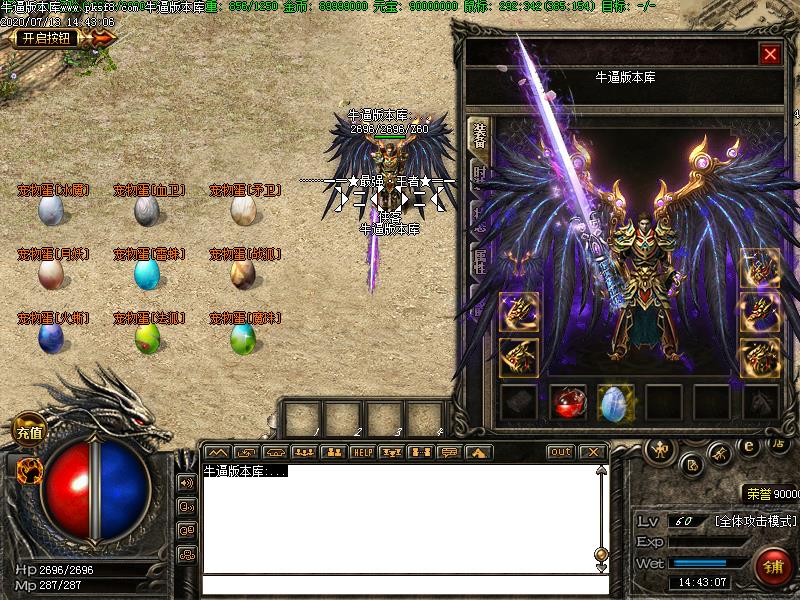The image size is (800, 600).
Task: Toggle the sound speaker icon beside chat
Action: click(x=186, y=483)
